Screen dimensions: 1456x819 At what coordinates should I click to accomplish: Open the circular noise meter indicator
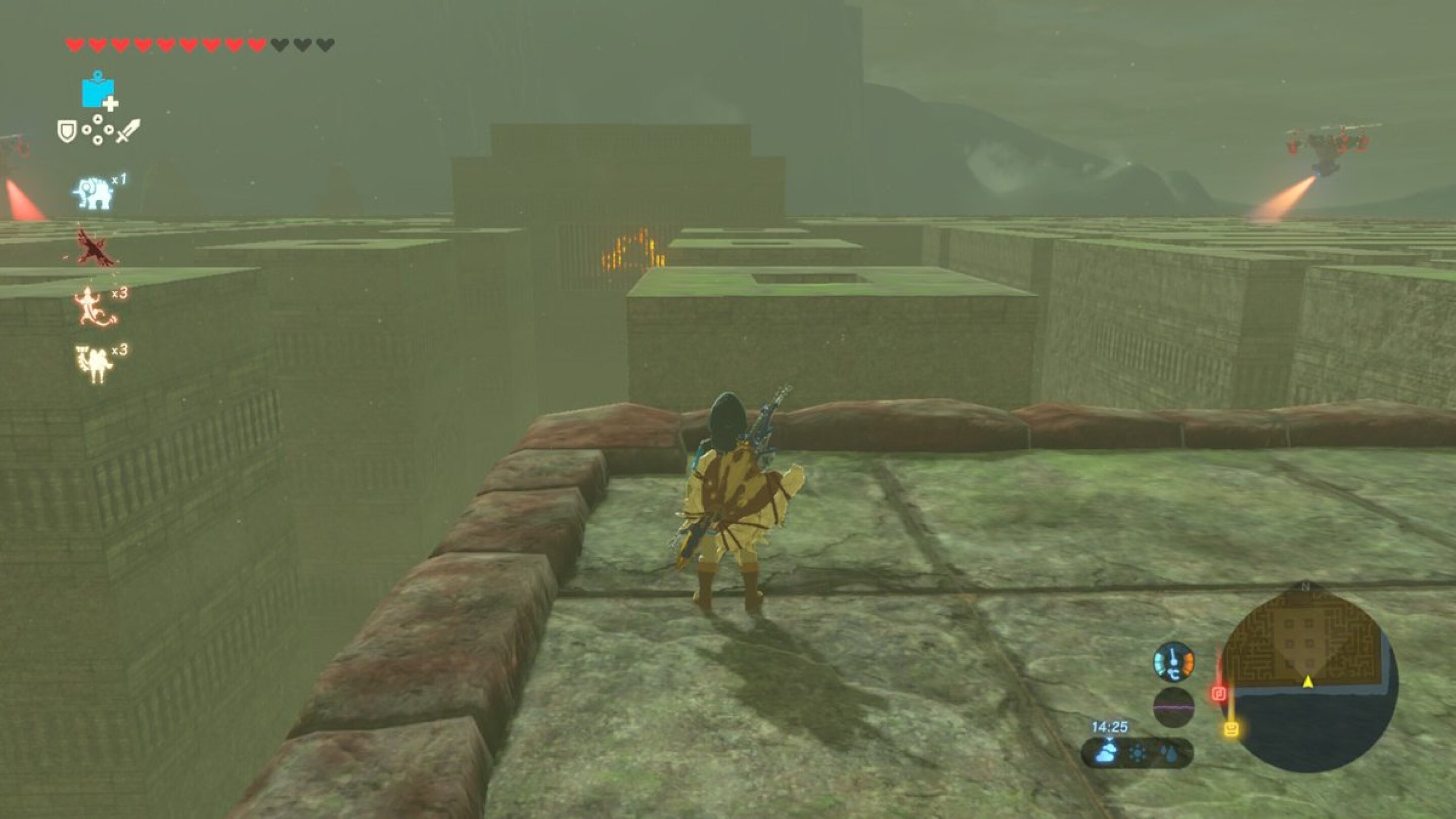pos(1173,707)
